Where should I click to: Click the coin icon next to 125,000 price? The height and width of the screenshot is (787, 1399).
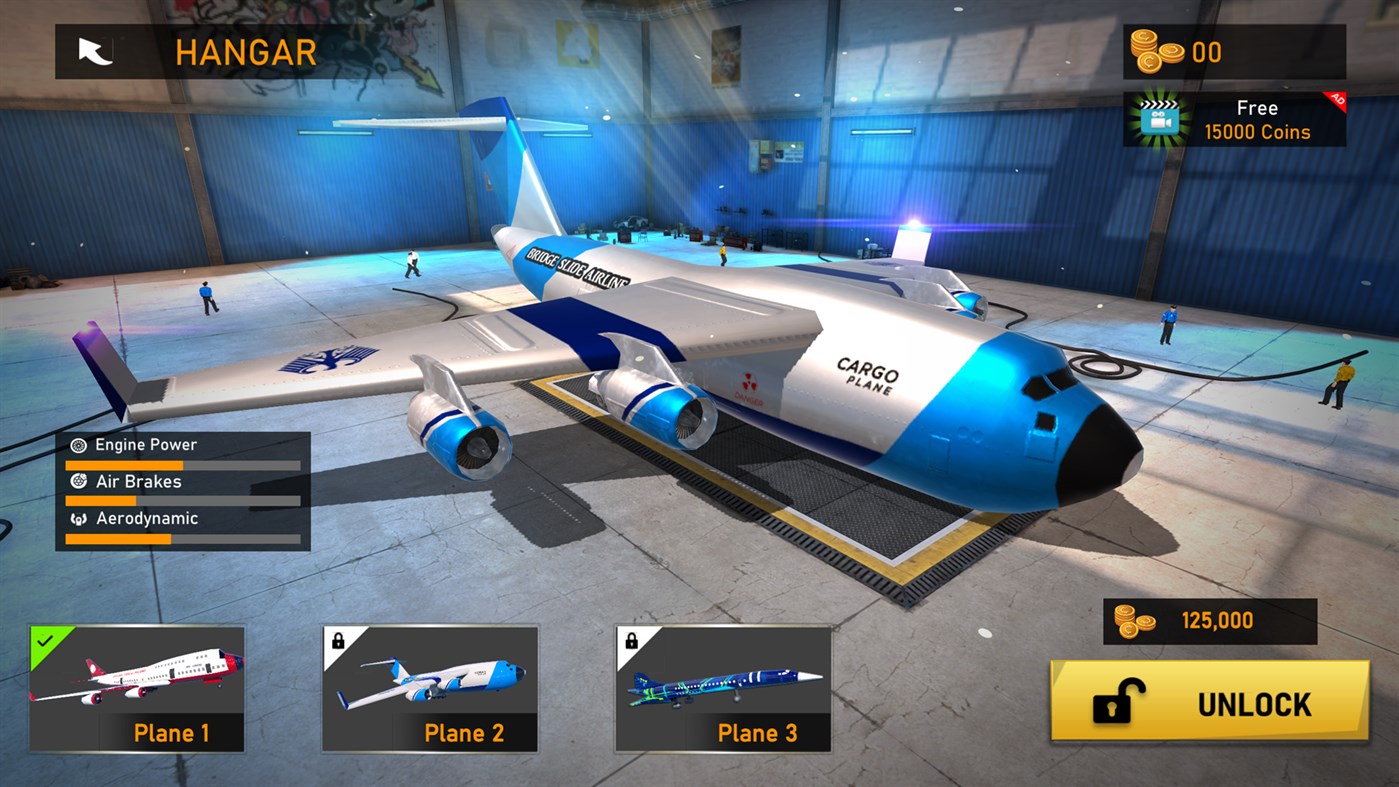(x=1135, y=620)
